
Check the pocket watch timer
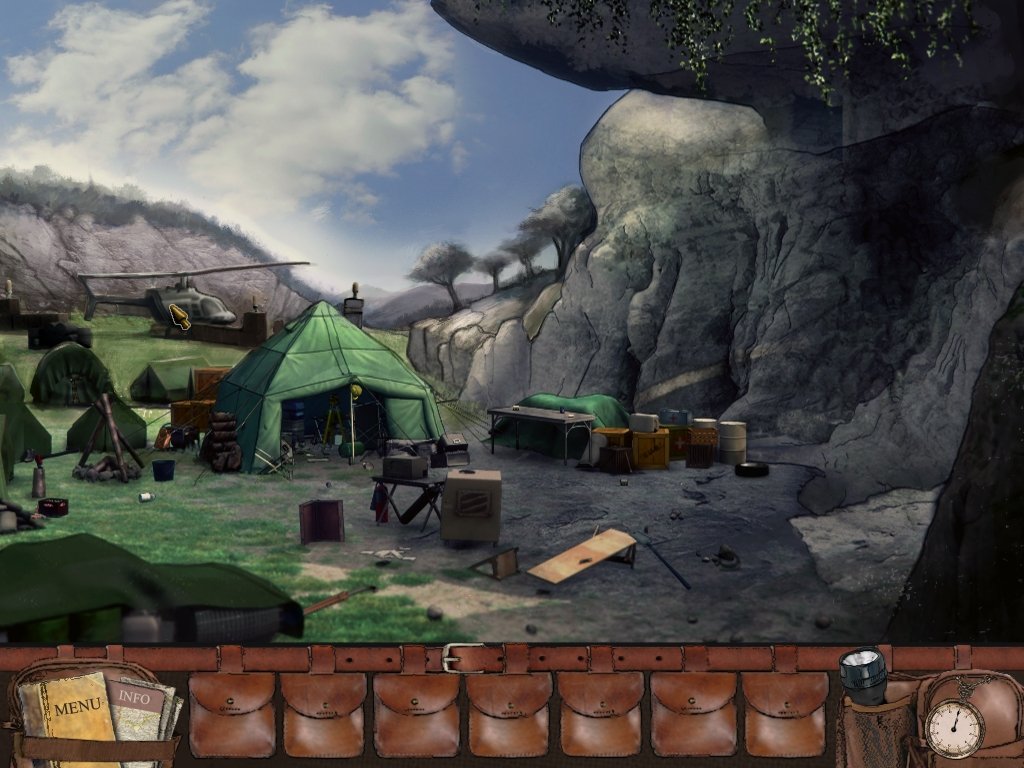[954, 727]
